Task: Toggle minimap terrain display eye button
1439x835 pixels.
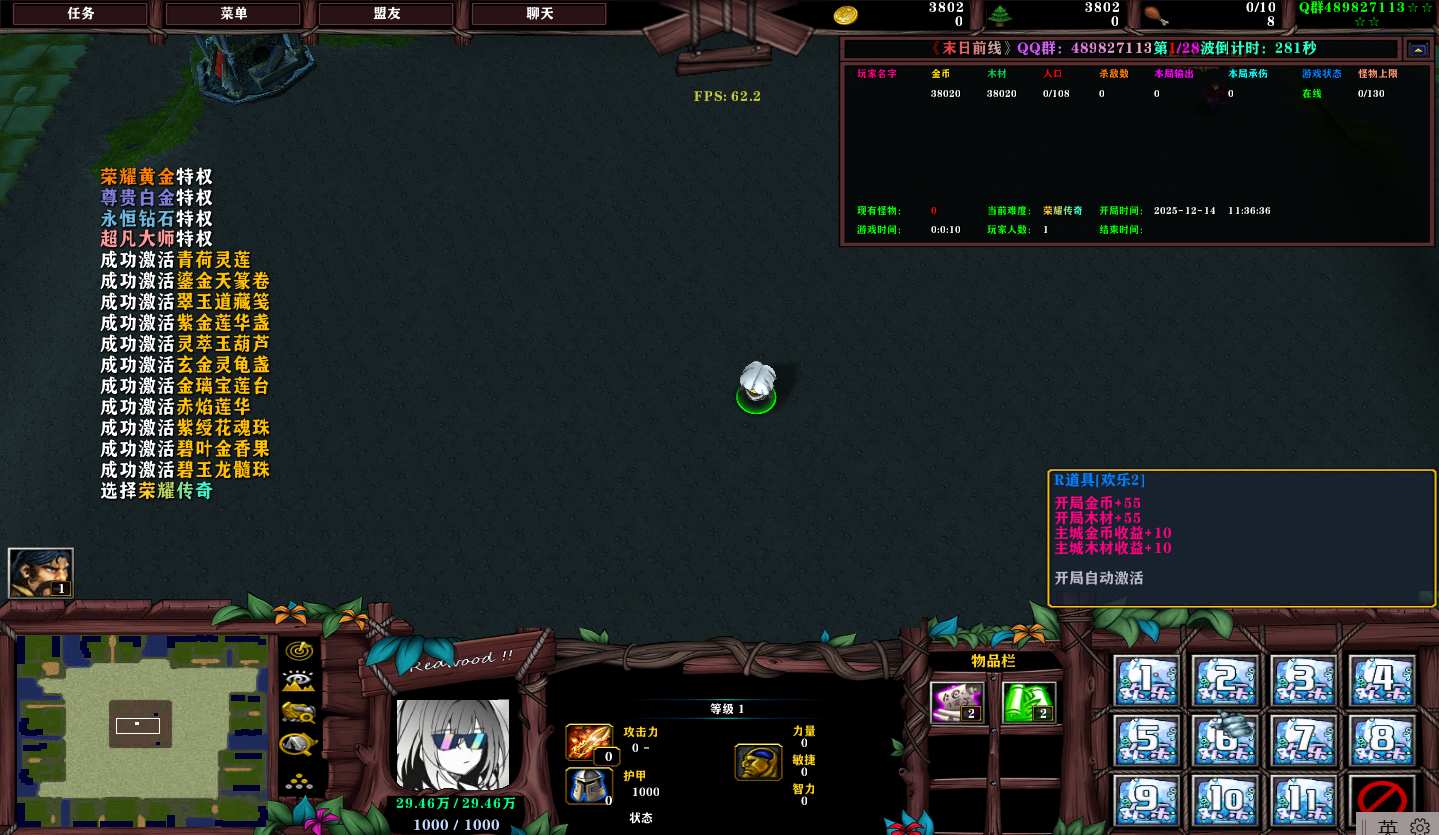Action: point(298,682)
